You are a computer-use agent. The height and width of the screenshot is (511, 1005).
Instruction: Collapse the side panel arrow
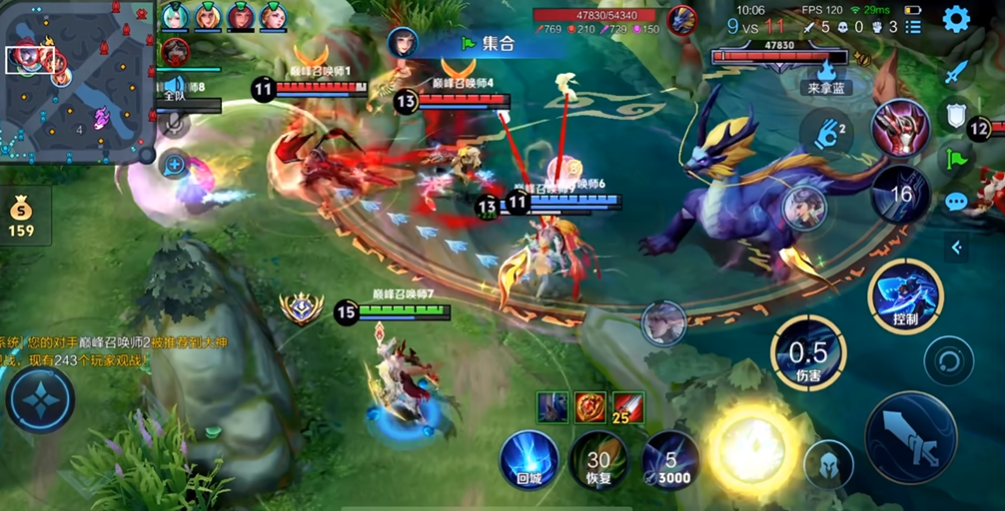coord(957,247)
